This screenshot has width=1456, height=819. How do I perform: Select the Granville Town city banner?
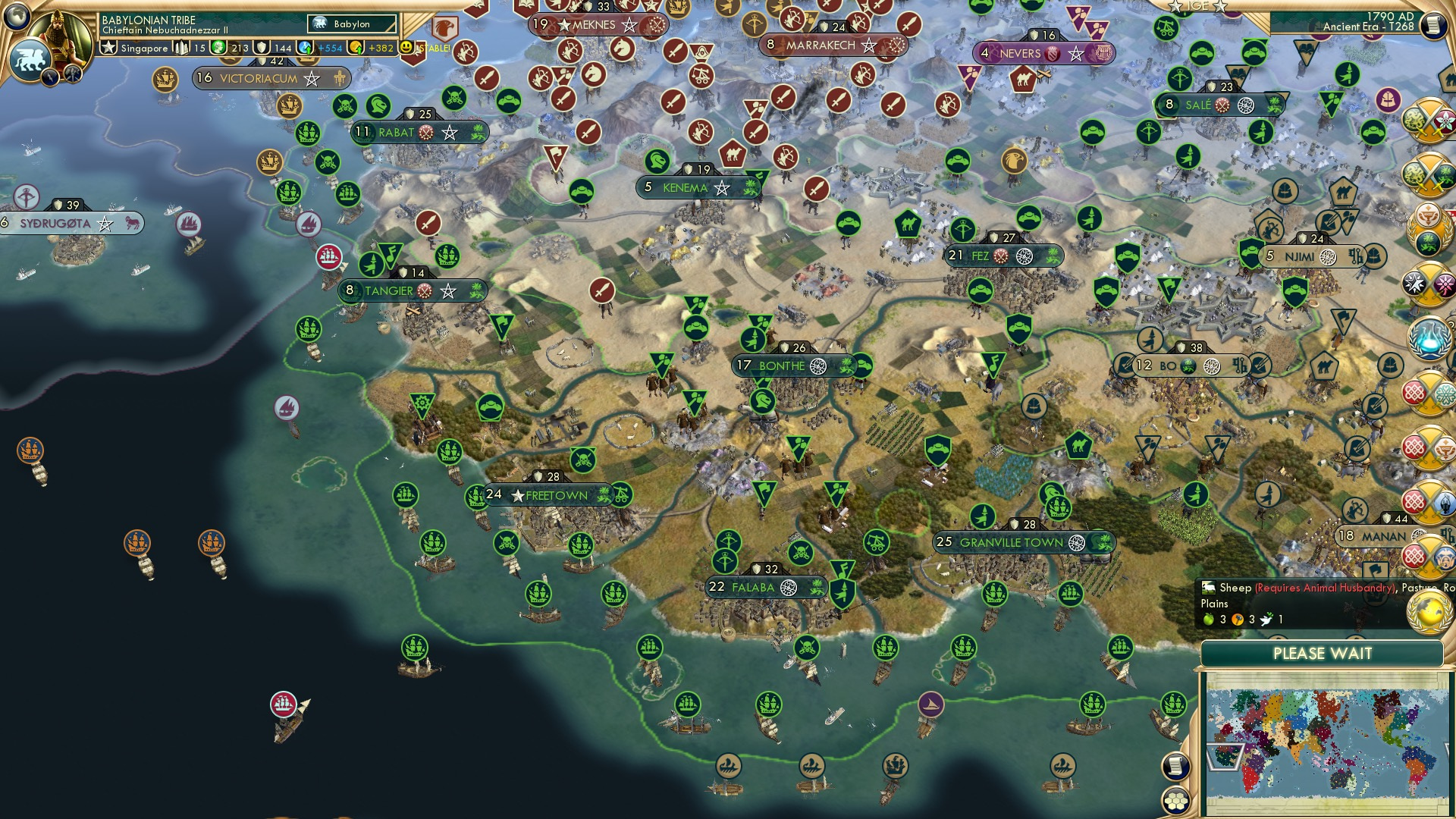(1009, 543)
